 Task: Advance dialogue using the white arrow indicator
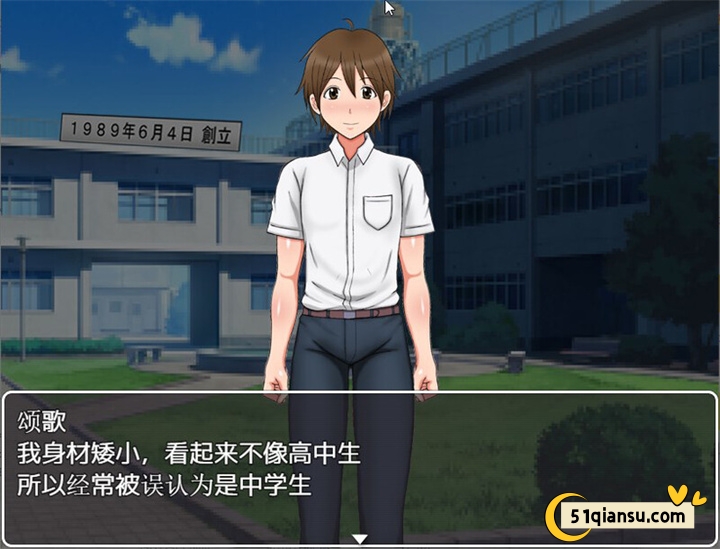coord(360,539)
